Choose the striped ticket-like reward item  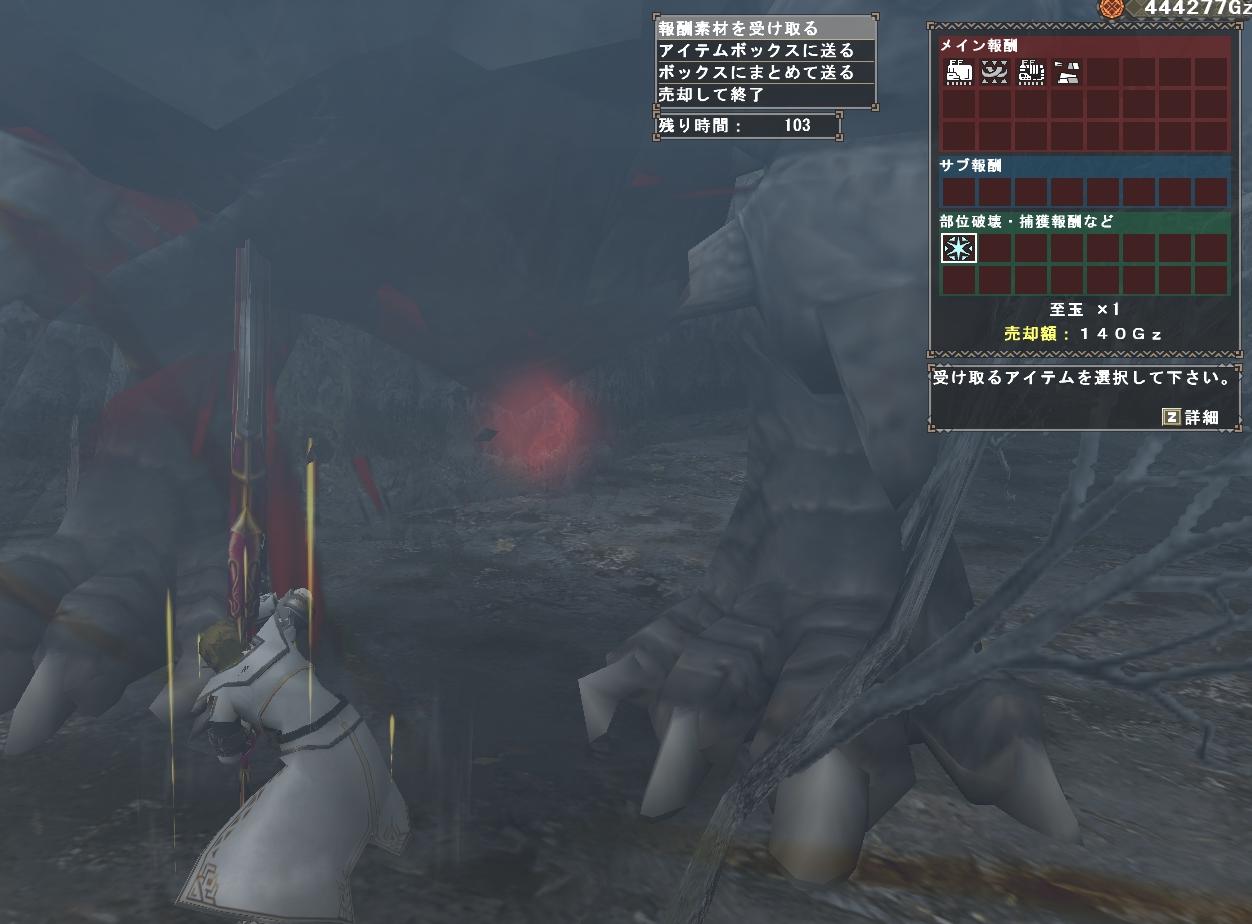[x=1031, y=72]
